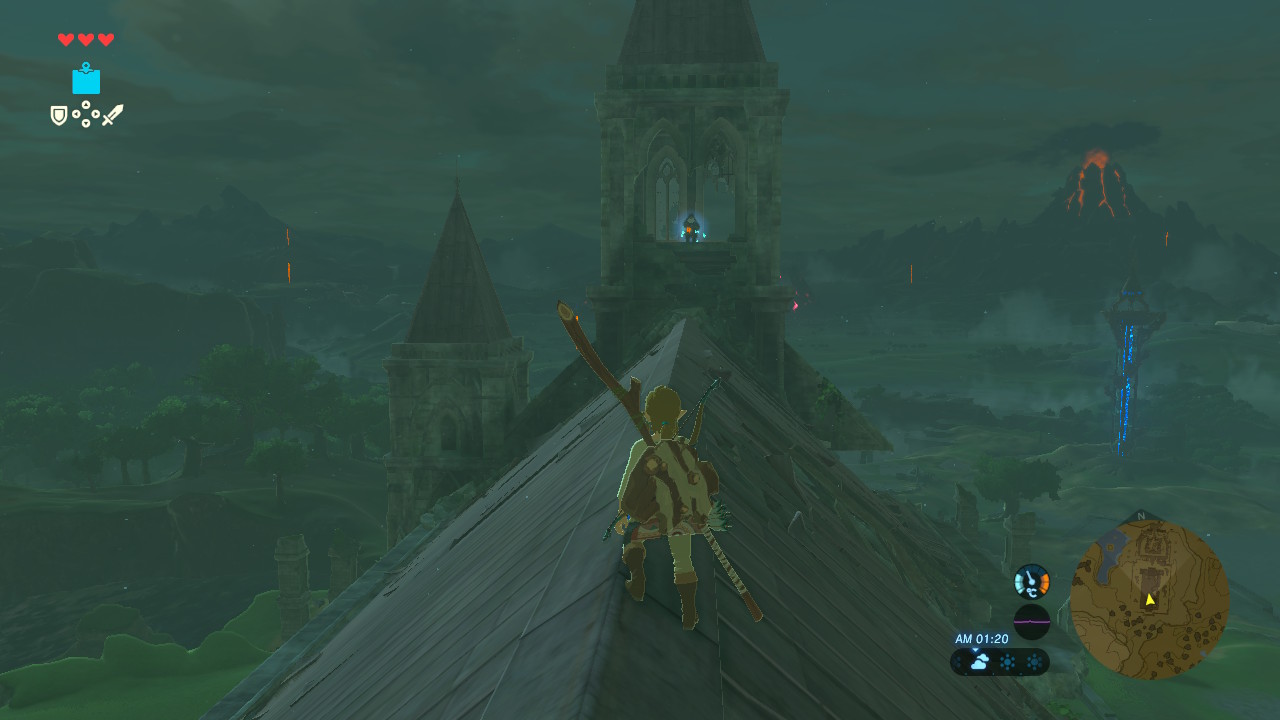Choose the sword weapon quick-select icon
This screenshot has height=720, width=1280.
(x=112, y=115)
